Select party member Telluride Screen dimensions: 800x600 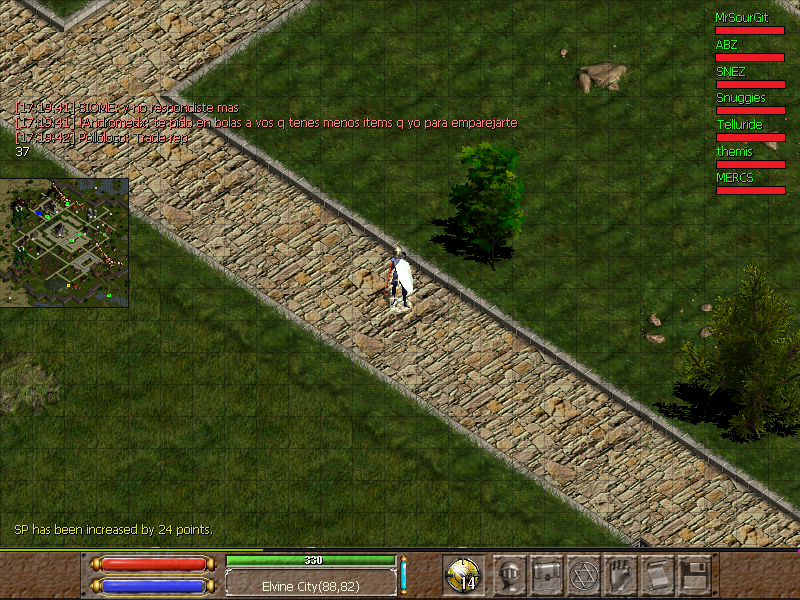click(740, 125)
